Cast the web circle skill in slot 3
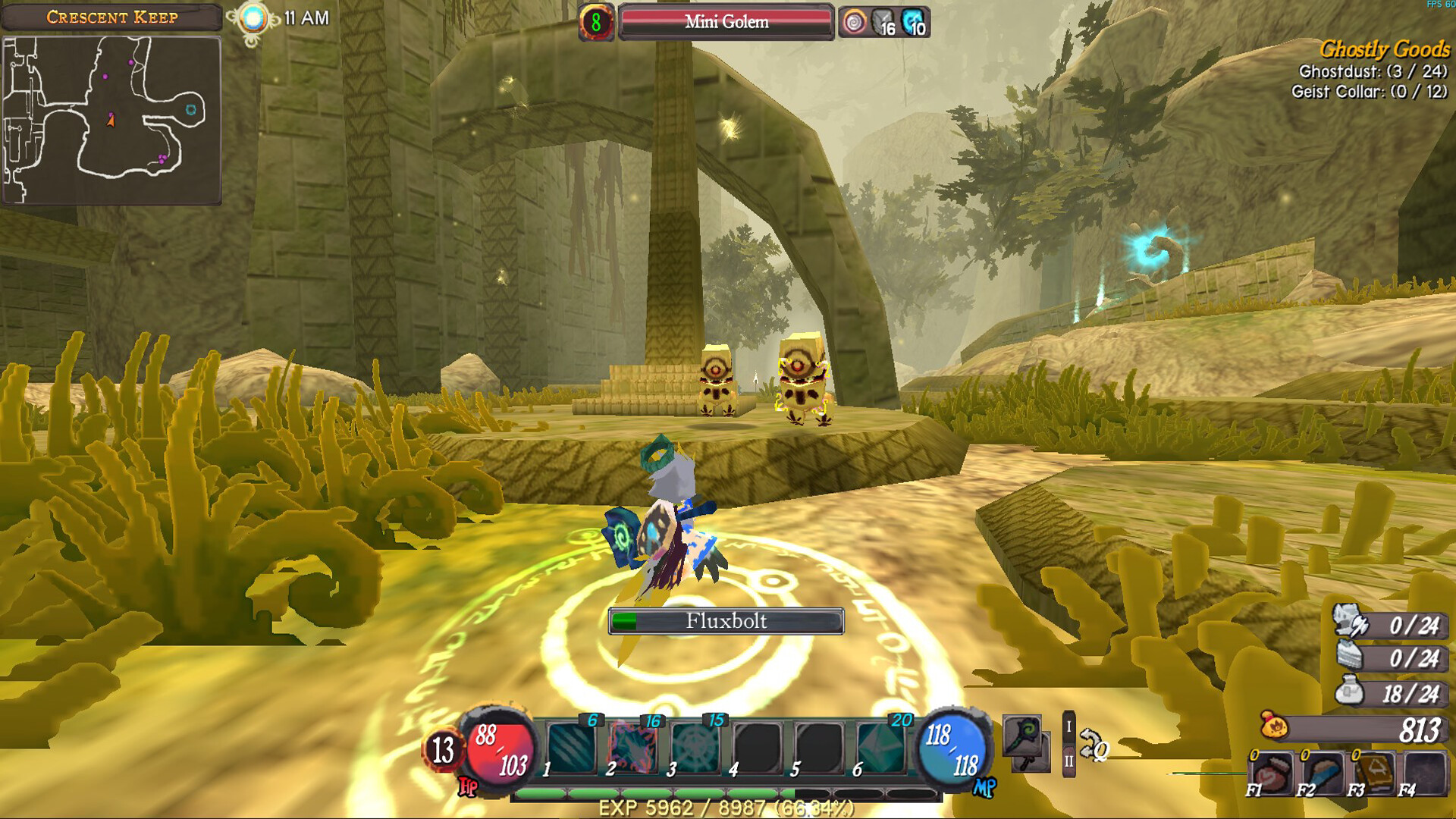The image size is (1456, 819). 694,747
